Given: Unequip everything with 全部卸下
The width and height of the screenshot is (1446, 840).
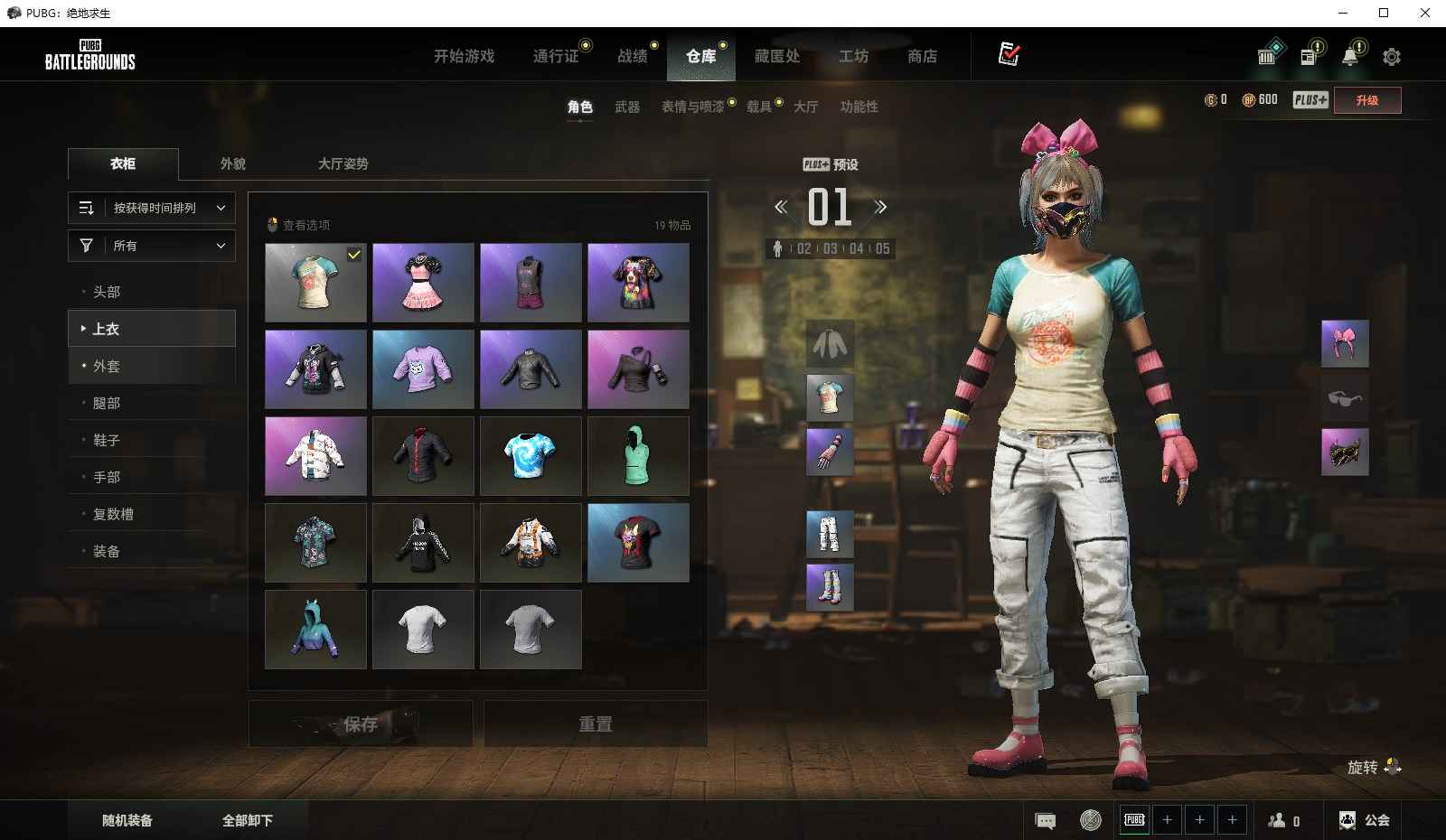Looking at the screenshot, I should 248,820.
